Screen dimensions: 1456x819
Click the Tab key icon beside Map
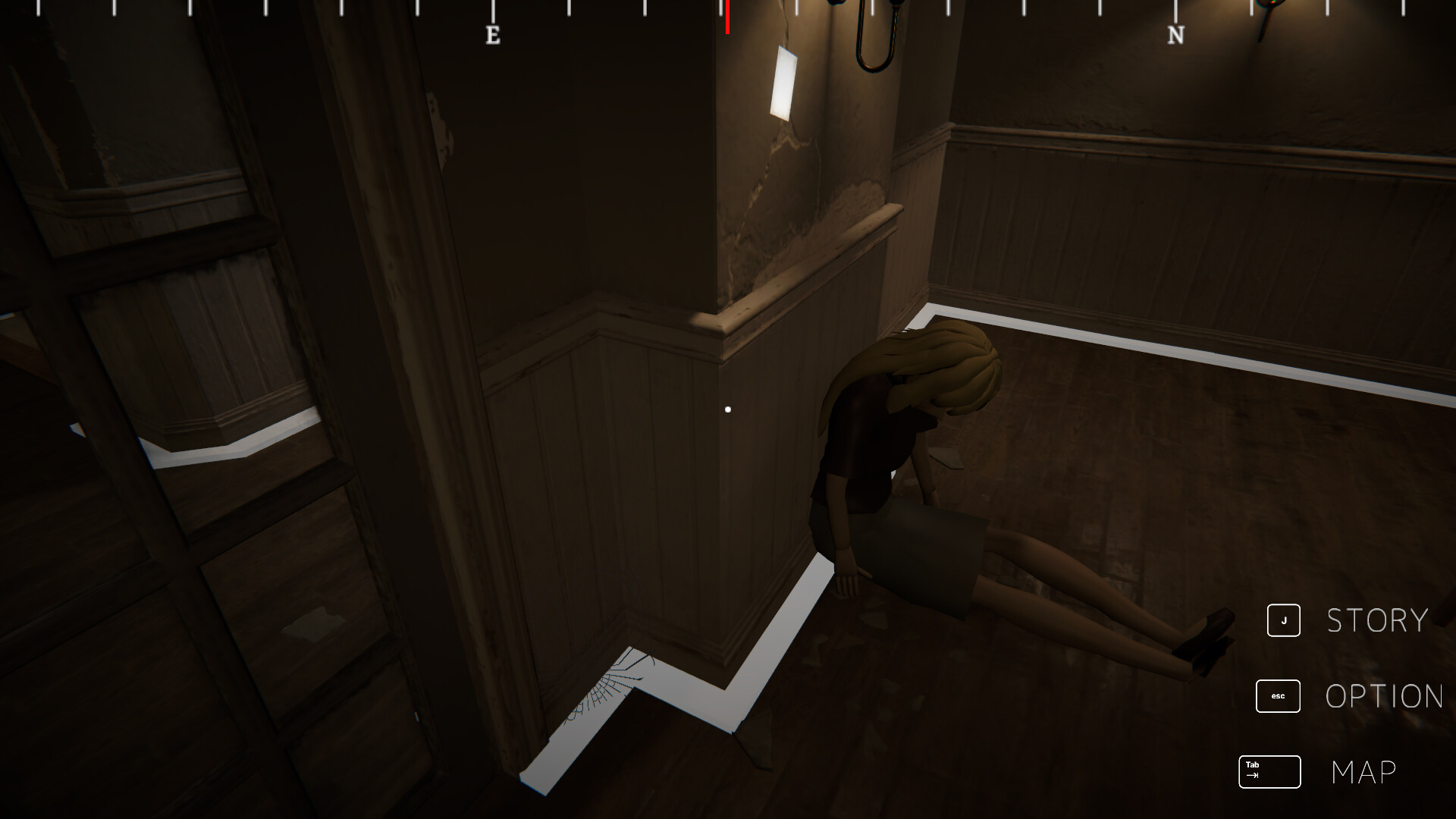[x=1269, y=772]
